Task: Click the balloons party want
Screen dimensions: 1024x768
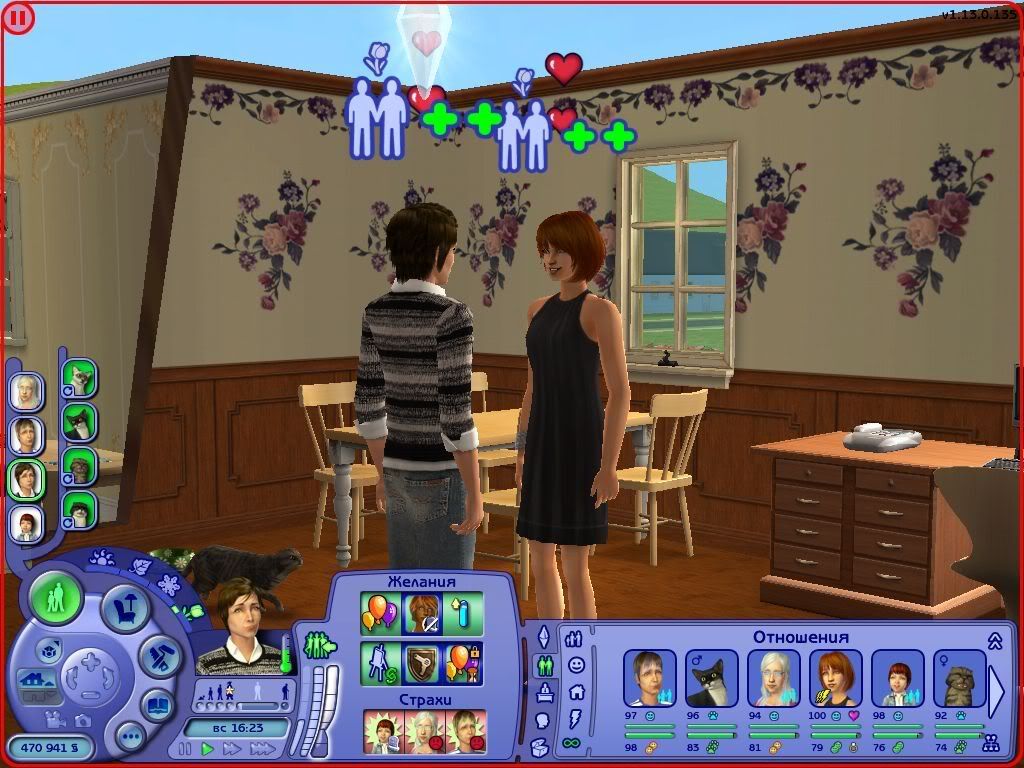Action: pyautogui.click(x=380, y=612)
